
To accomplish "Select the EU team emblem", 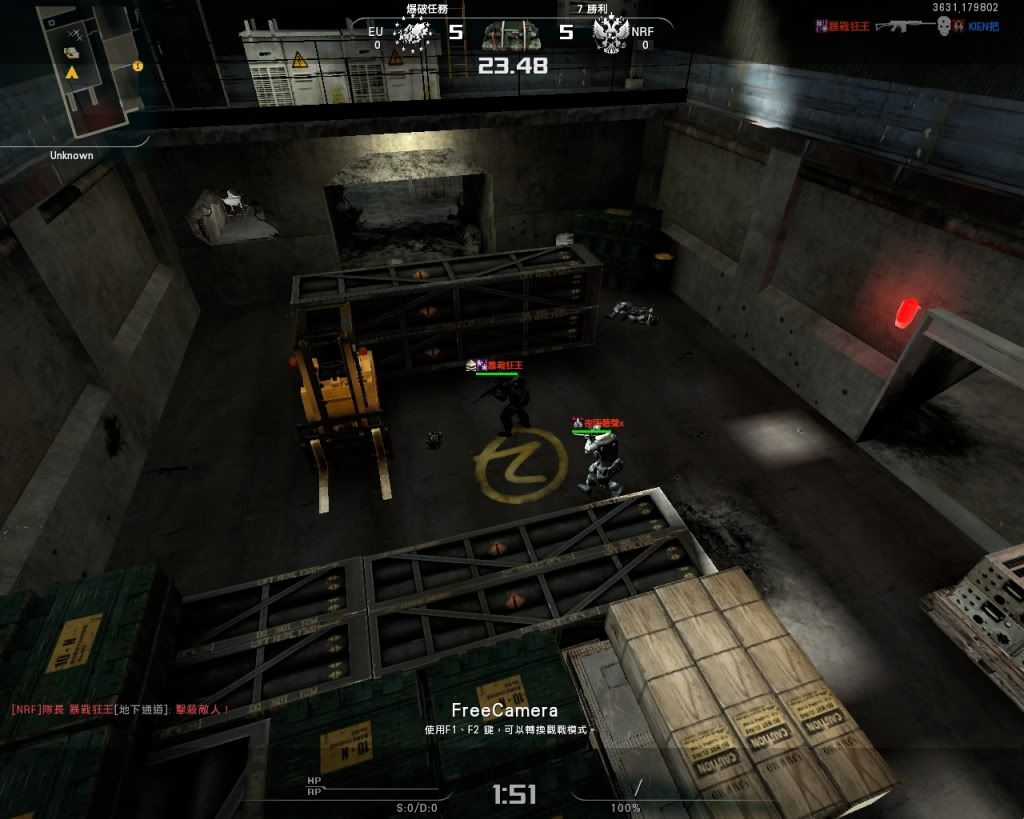I will (413, 35).
